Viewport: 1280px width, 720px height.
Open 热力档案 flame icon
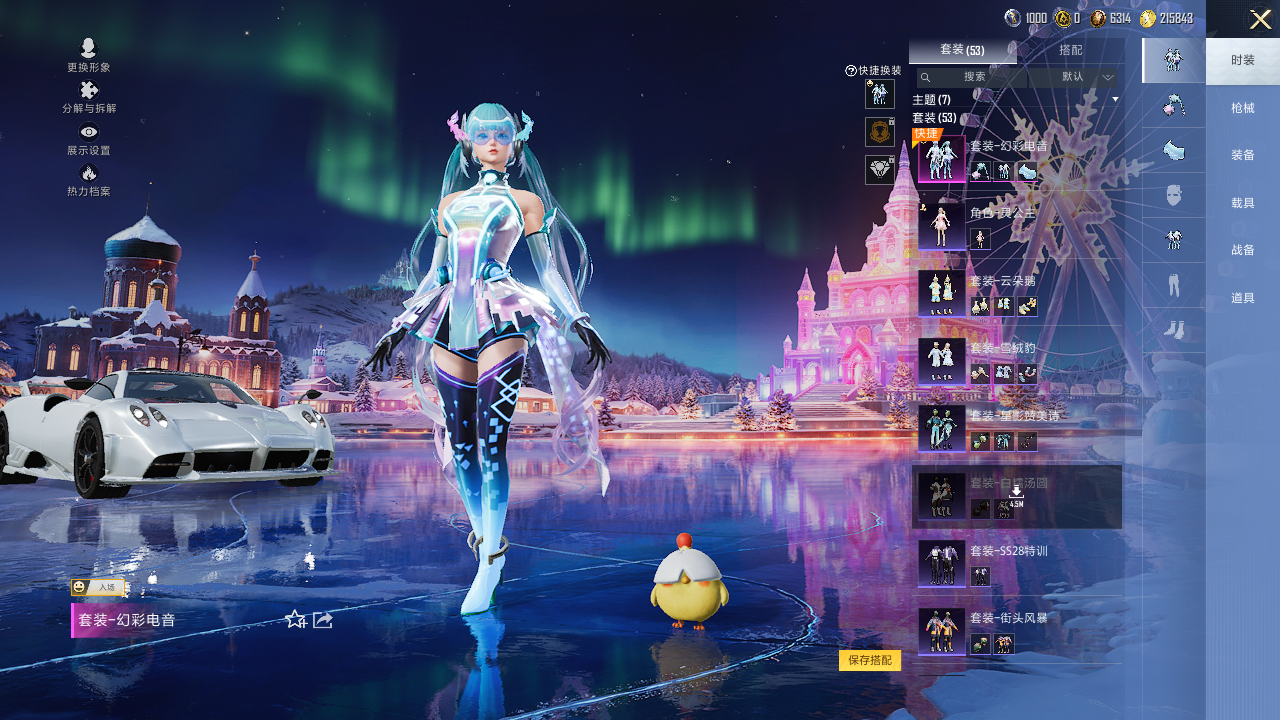88,179
